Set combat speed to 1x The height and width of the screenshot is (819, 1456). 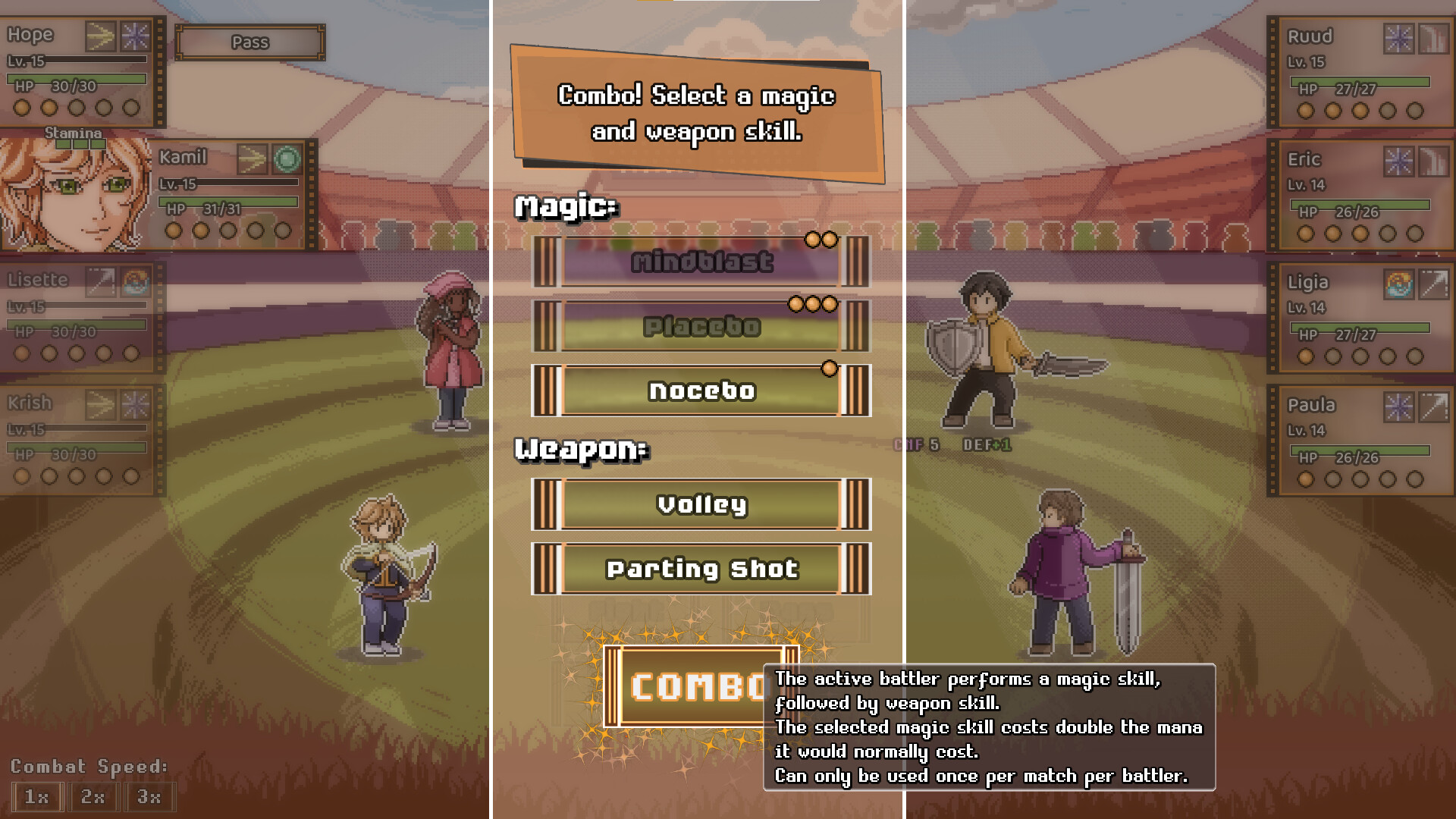[36, 797]
